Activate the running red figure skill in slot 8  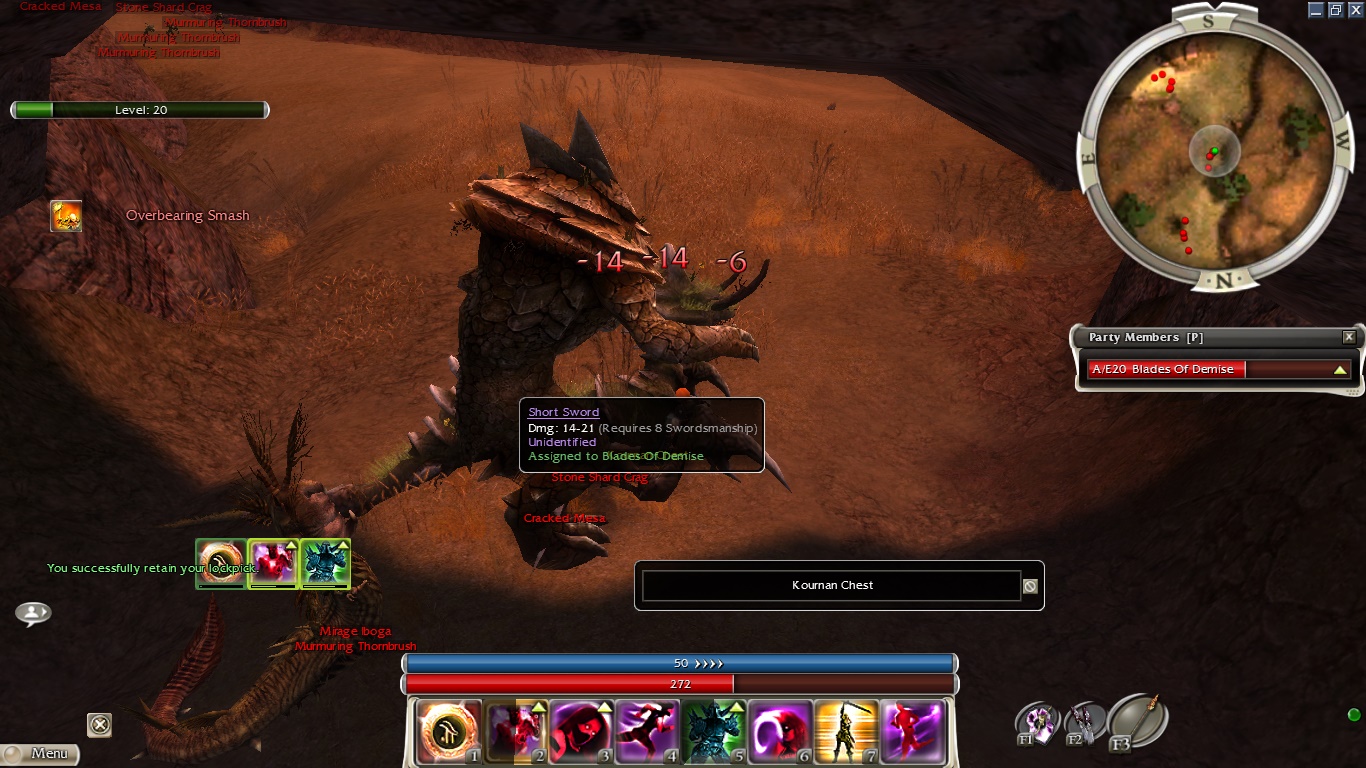pos(911,732)
